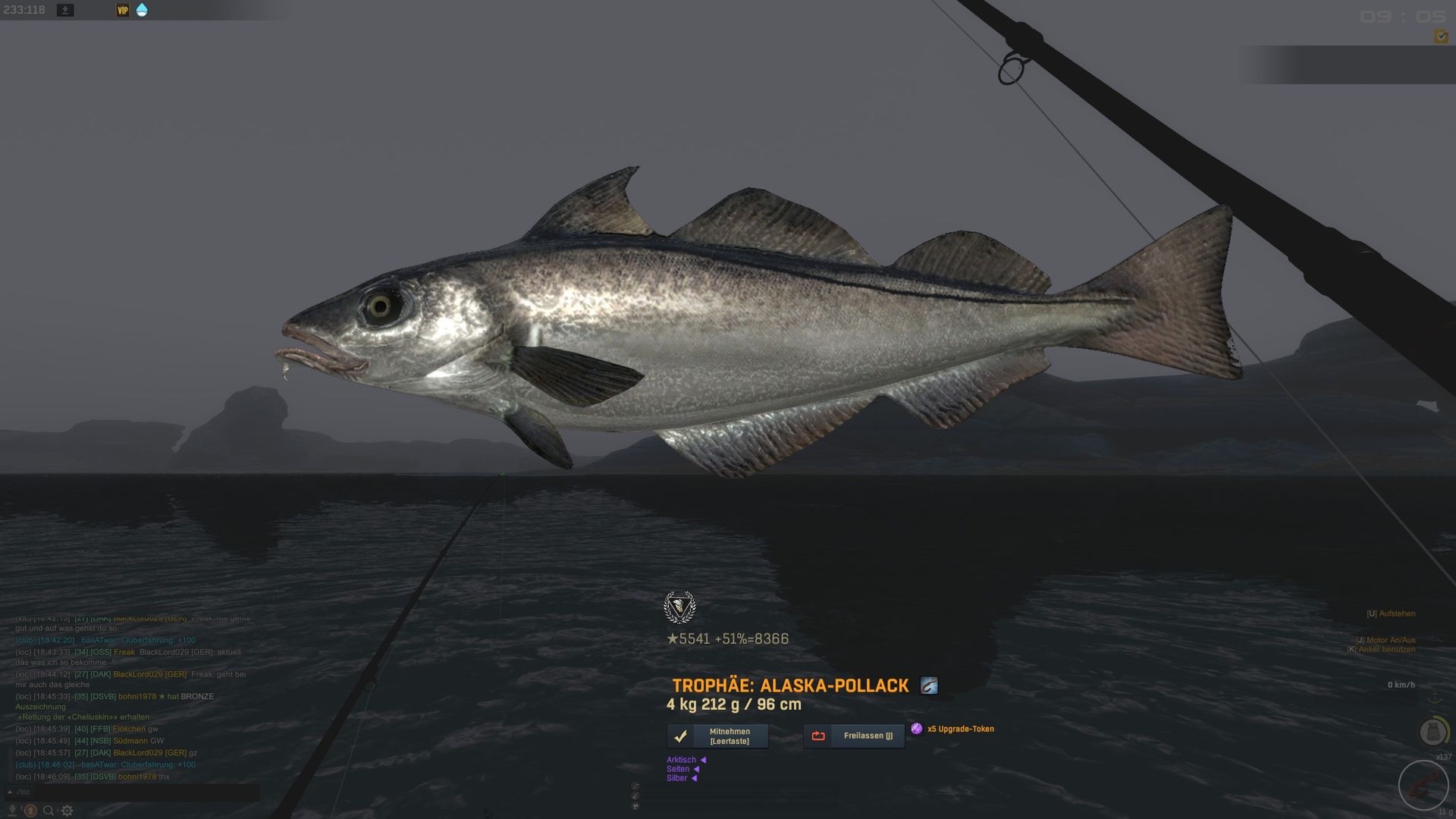Click the laurel trophy badge emblem
Screen dimensions: 1456x819
click(679, 607)
